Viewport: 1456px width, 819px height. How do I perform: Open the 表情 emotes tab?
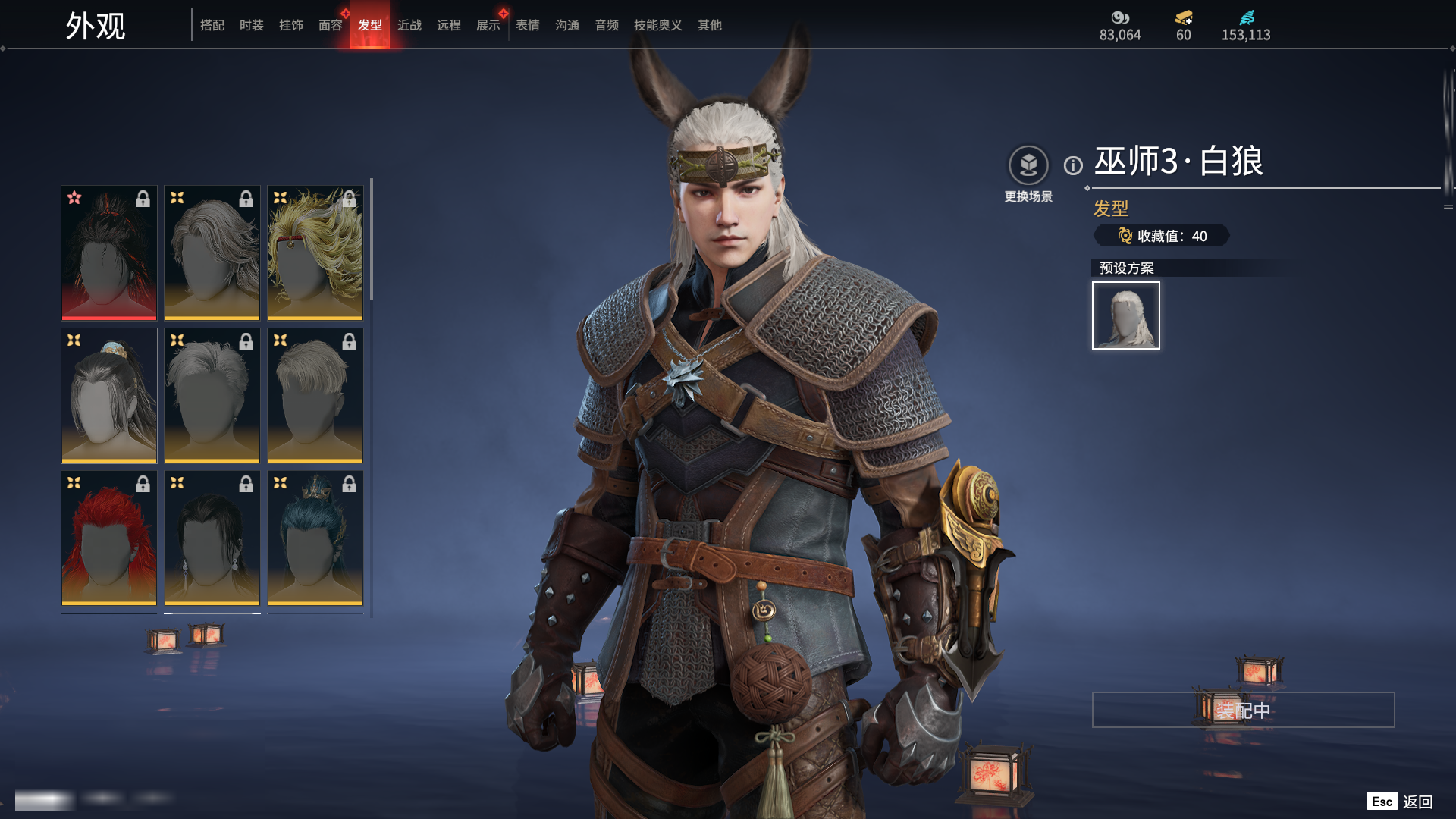527,25
